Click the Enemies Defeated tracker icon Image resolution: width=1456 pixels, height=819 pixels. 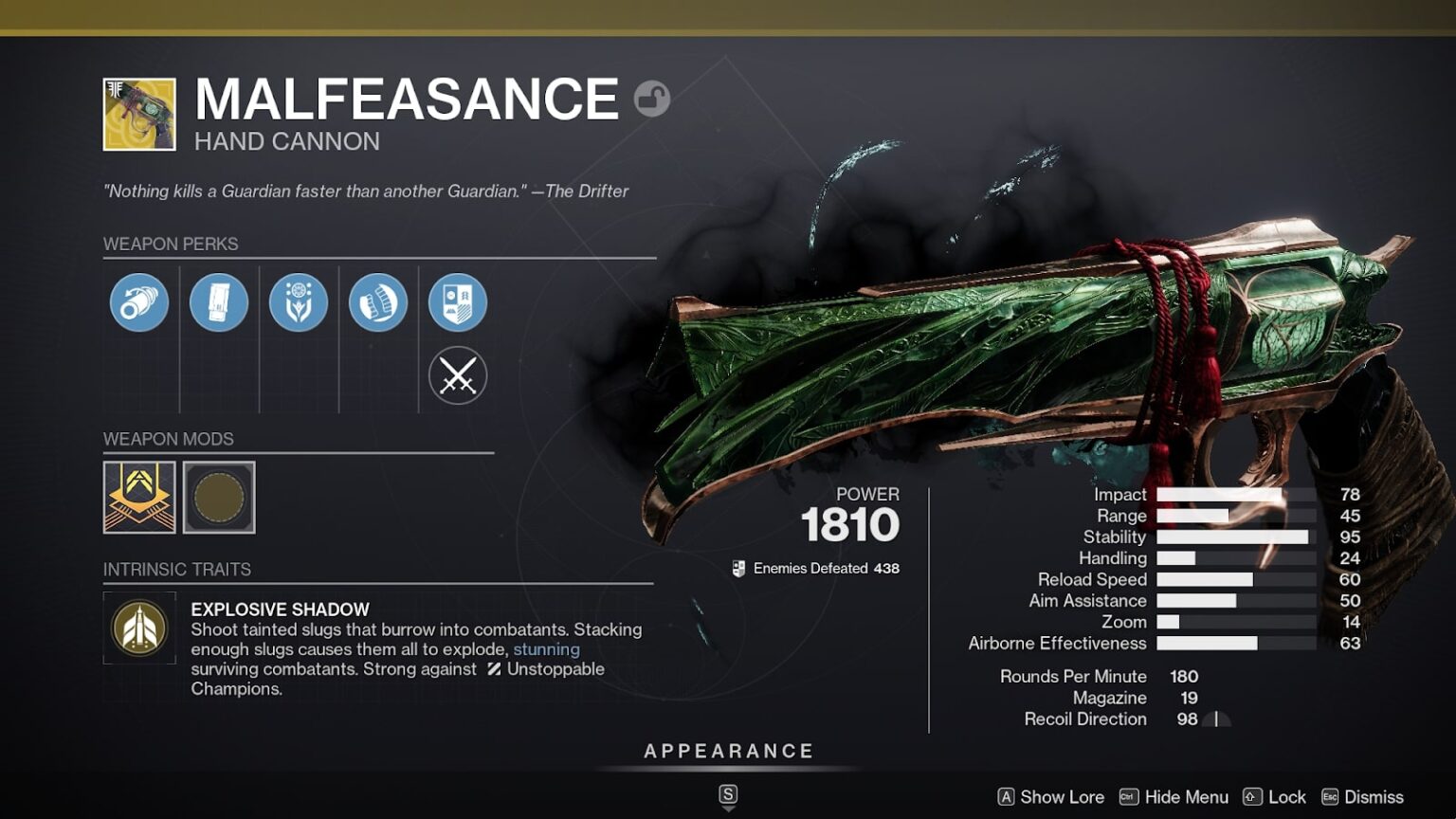point(738,568)
